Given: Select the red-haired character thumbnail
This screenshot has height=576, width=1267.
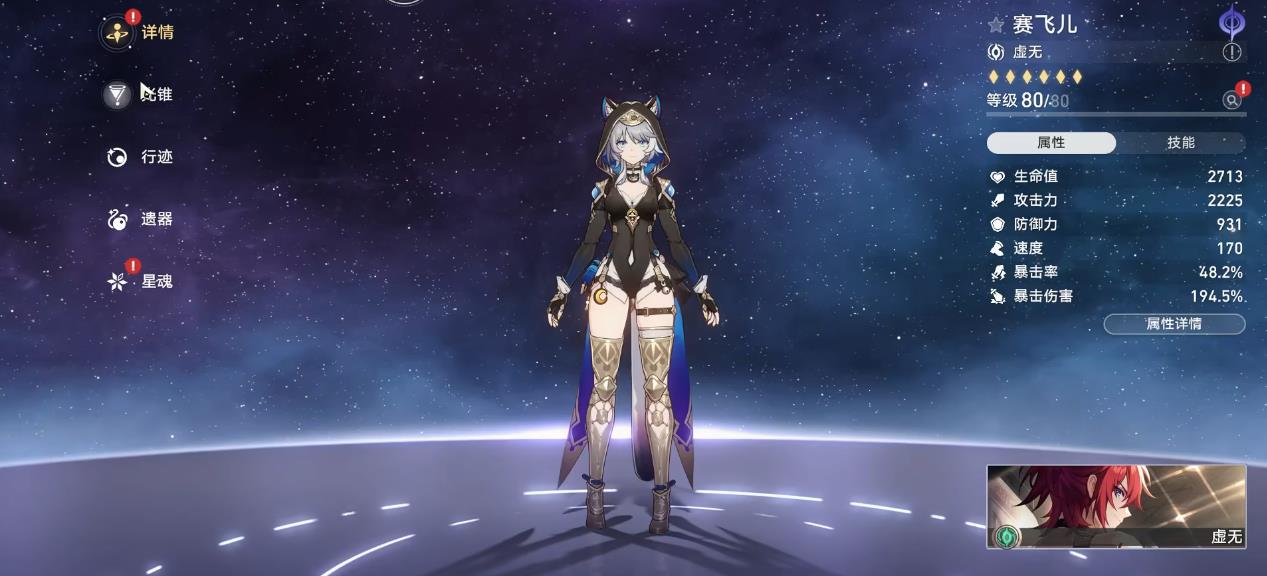Looking at the screenshot, I should [x=1116, y=507].
